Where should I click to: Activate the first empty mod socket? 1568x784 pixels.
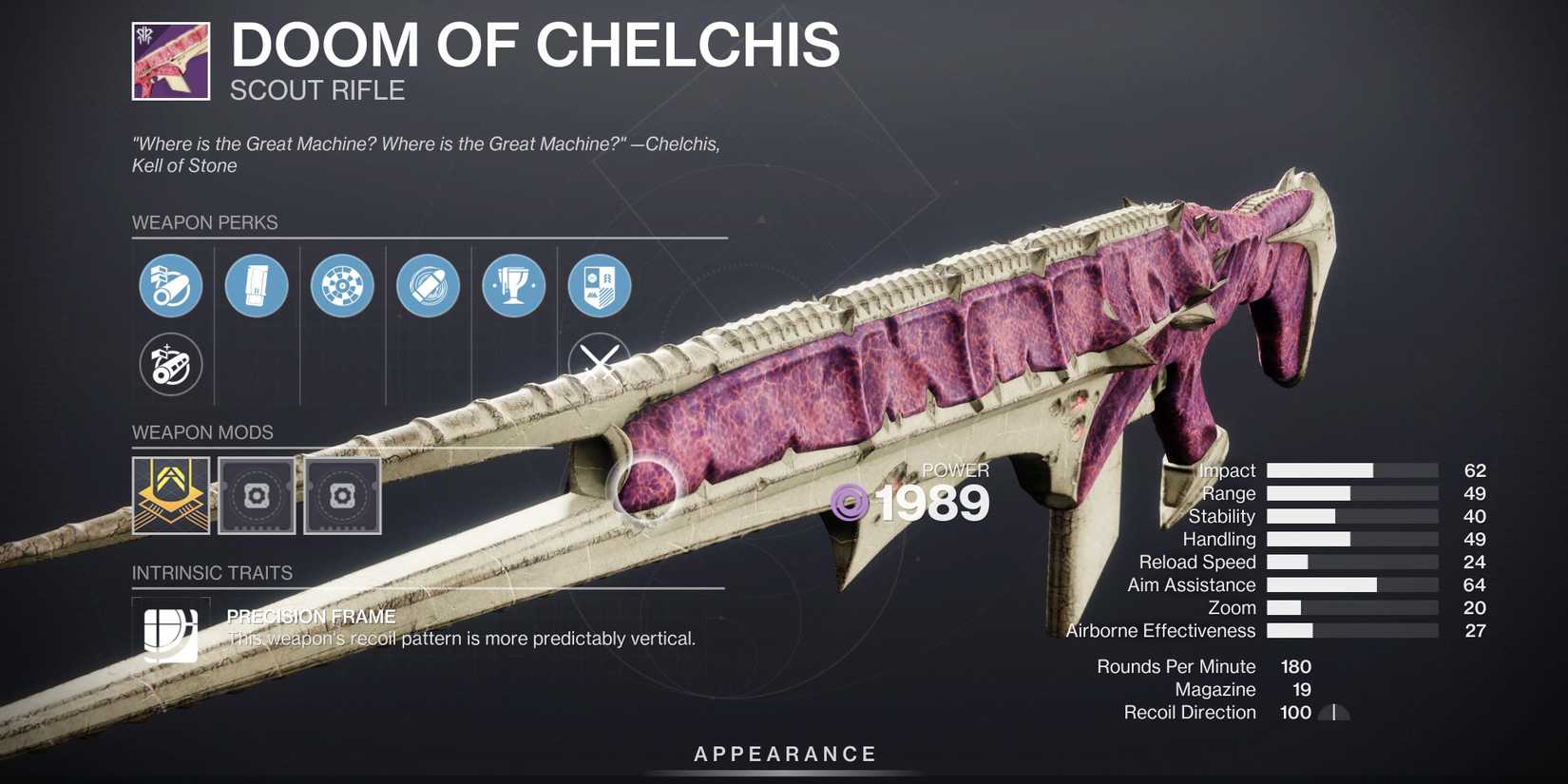pos(257,495)
